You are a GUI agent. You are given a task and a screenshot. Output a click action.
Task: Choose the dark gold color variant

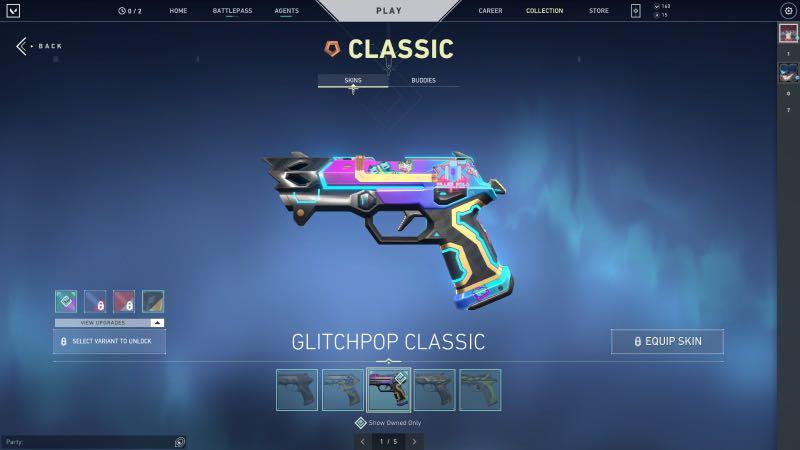click(153, 302)
